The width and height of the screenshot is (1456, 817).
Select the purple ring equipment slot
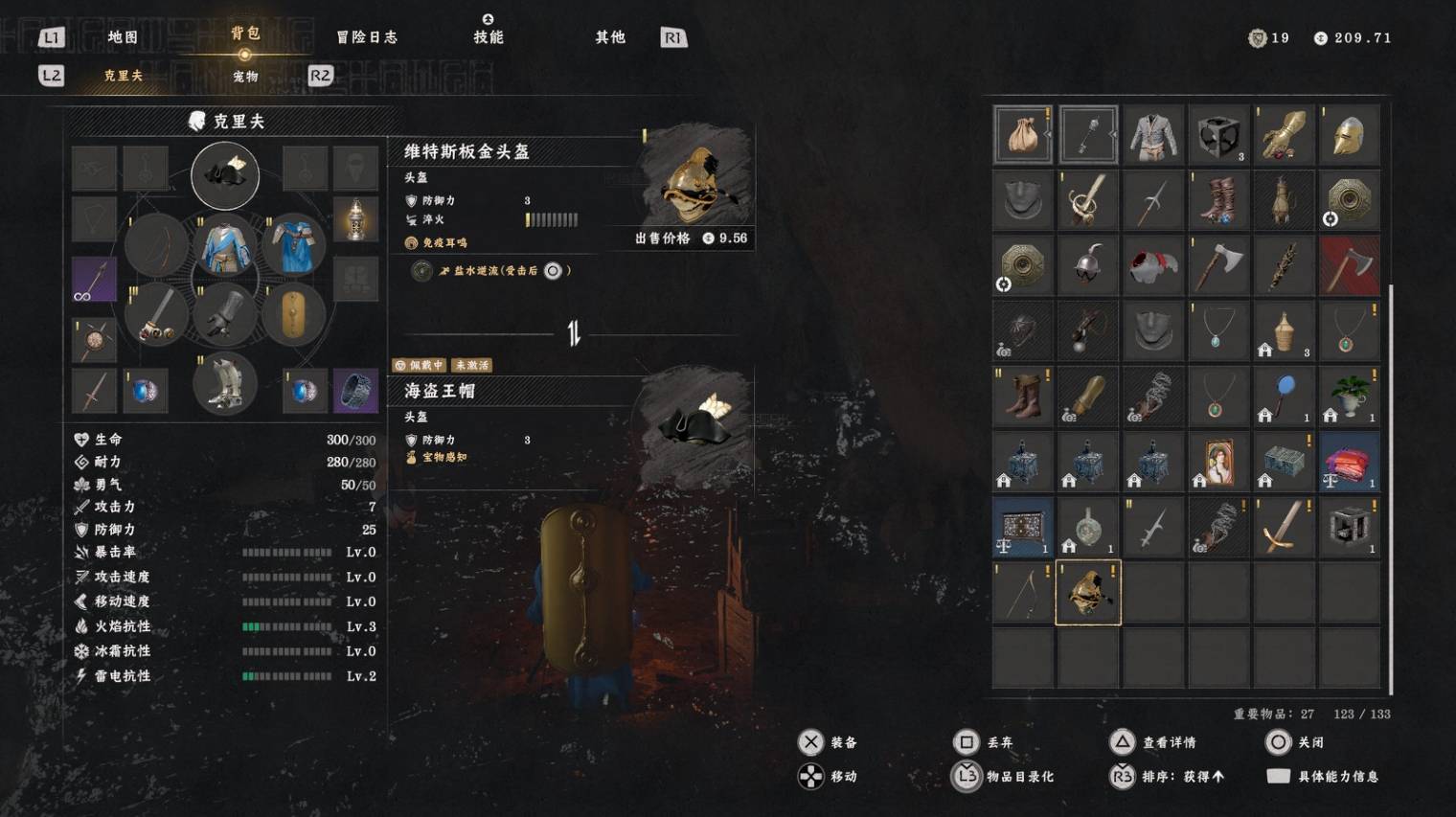coord(355,390)
